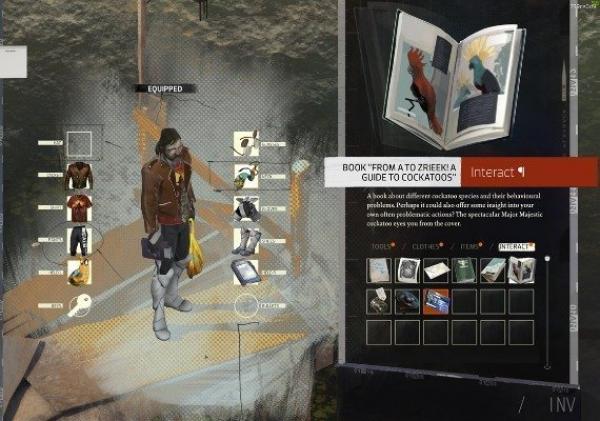The width and height of the screenshot is (600, 421).
Task: Select the white envelope inventory item
Action: (x=436, y=270)
